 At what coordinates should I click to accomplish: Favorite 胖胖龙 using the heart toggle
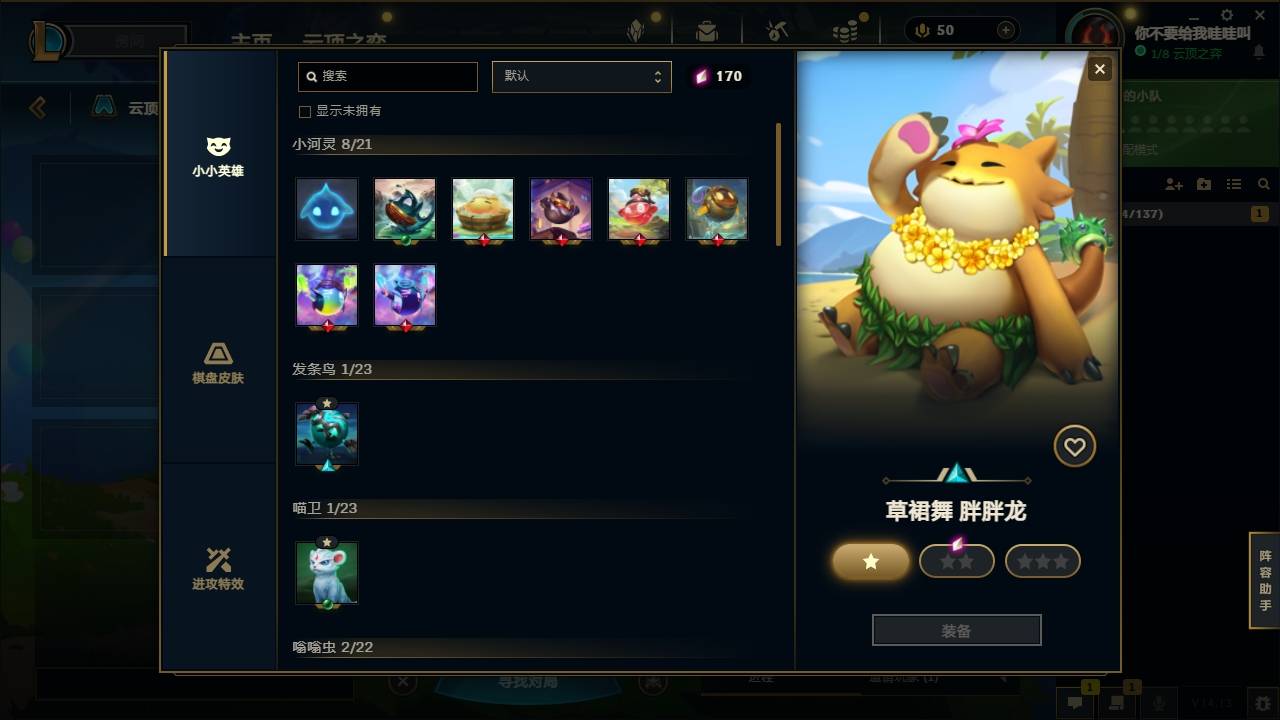(x=1075, y=446)
